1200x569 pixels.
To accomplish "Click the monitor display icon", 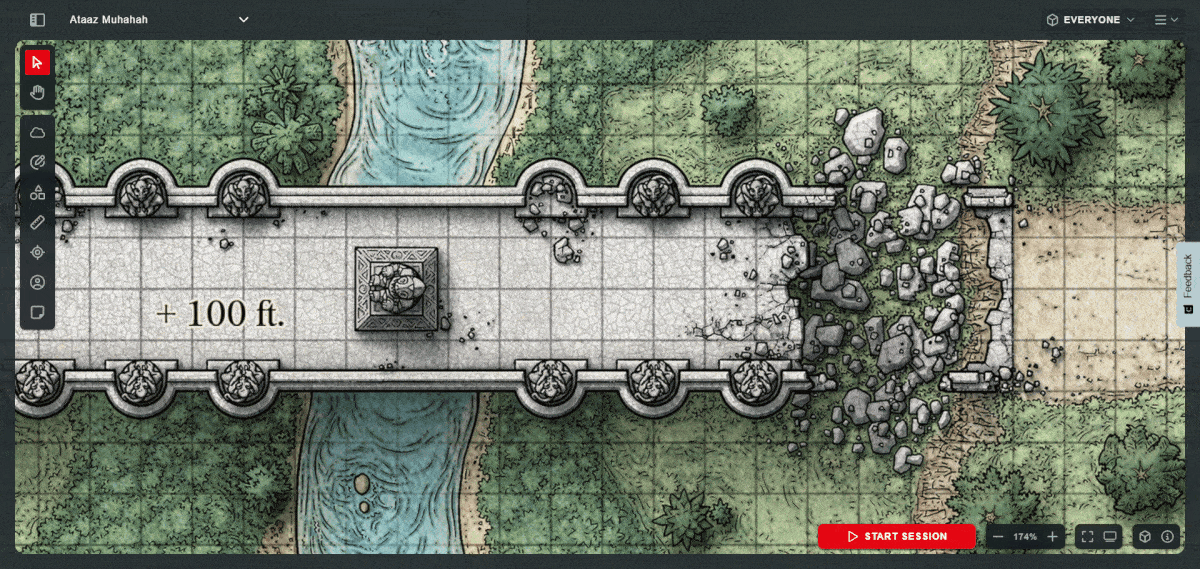I will coord(1110,537).
